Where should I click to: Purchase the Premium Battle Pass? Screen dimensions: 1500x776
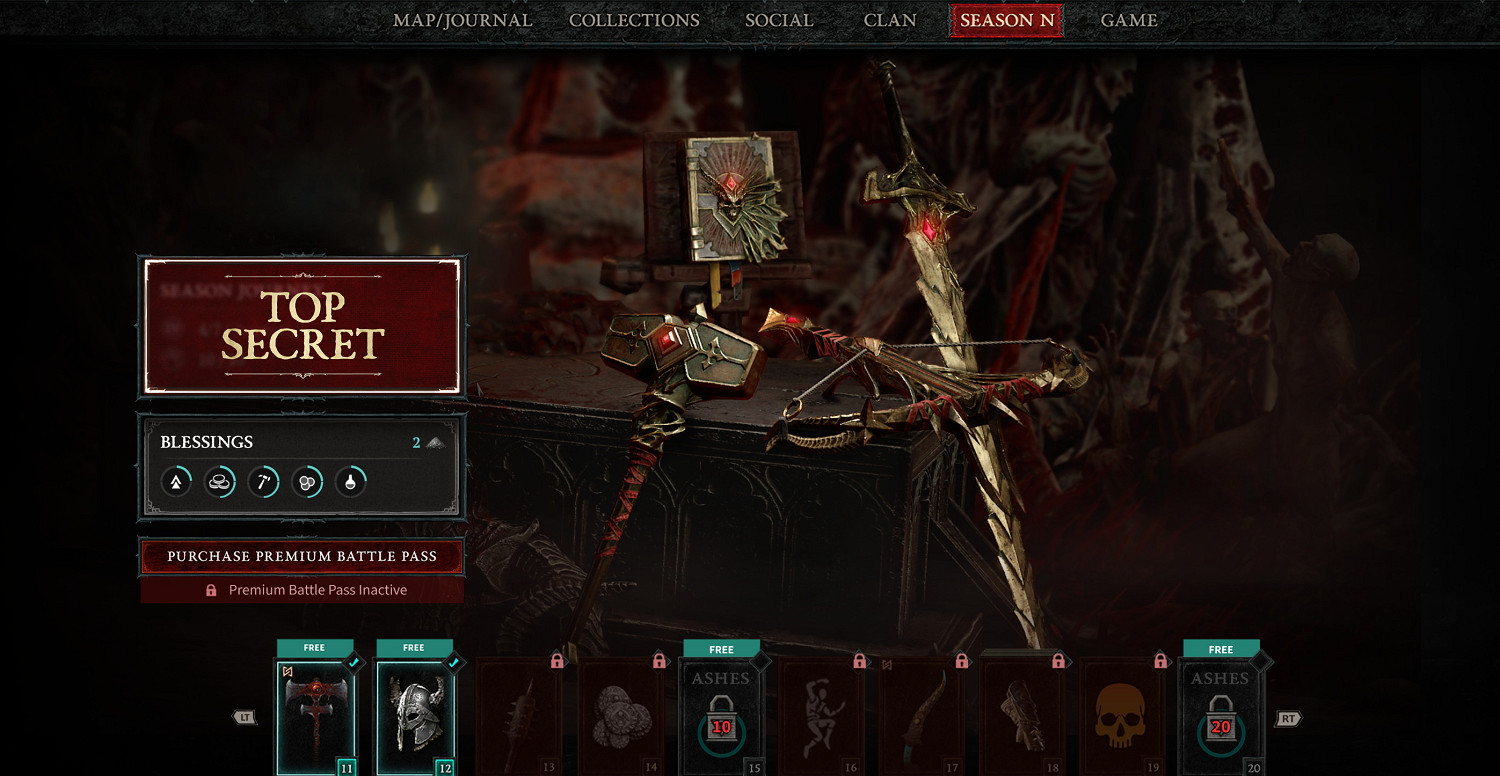point(302,556)
